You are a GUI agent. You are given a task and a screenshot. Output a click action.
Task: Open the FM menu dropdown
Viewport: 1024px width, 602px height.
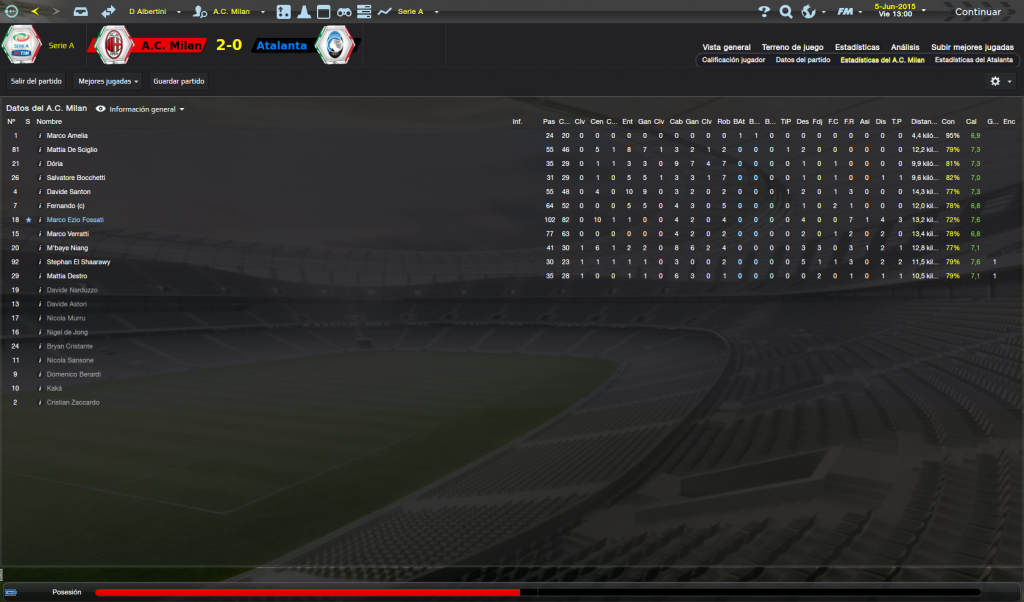click(849, 12)
